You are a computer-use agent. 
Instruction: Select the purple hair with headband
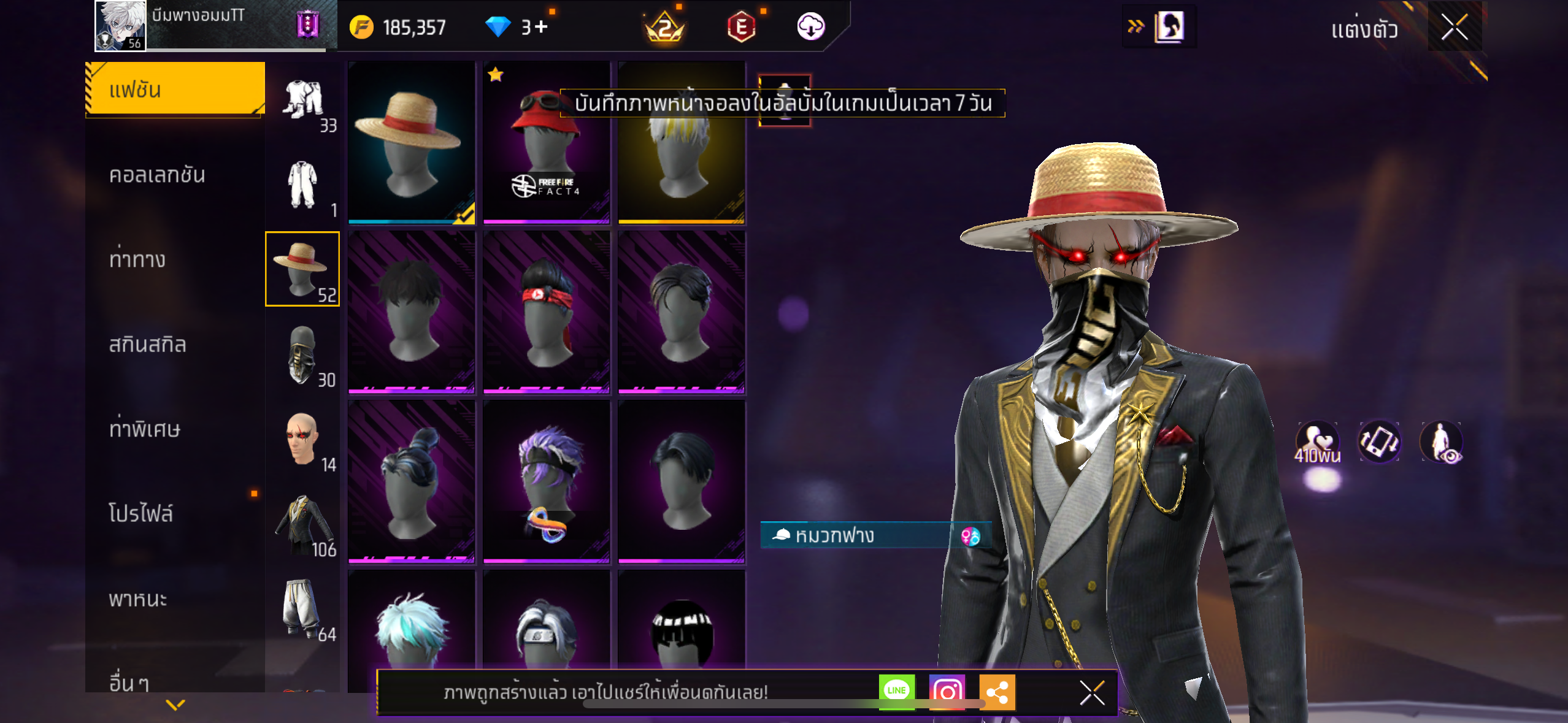coord(547,481)
